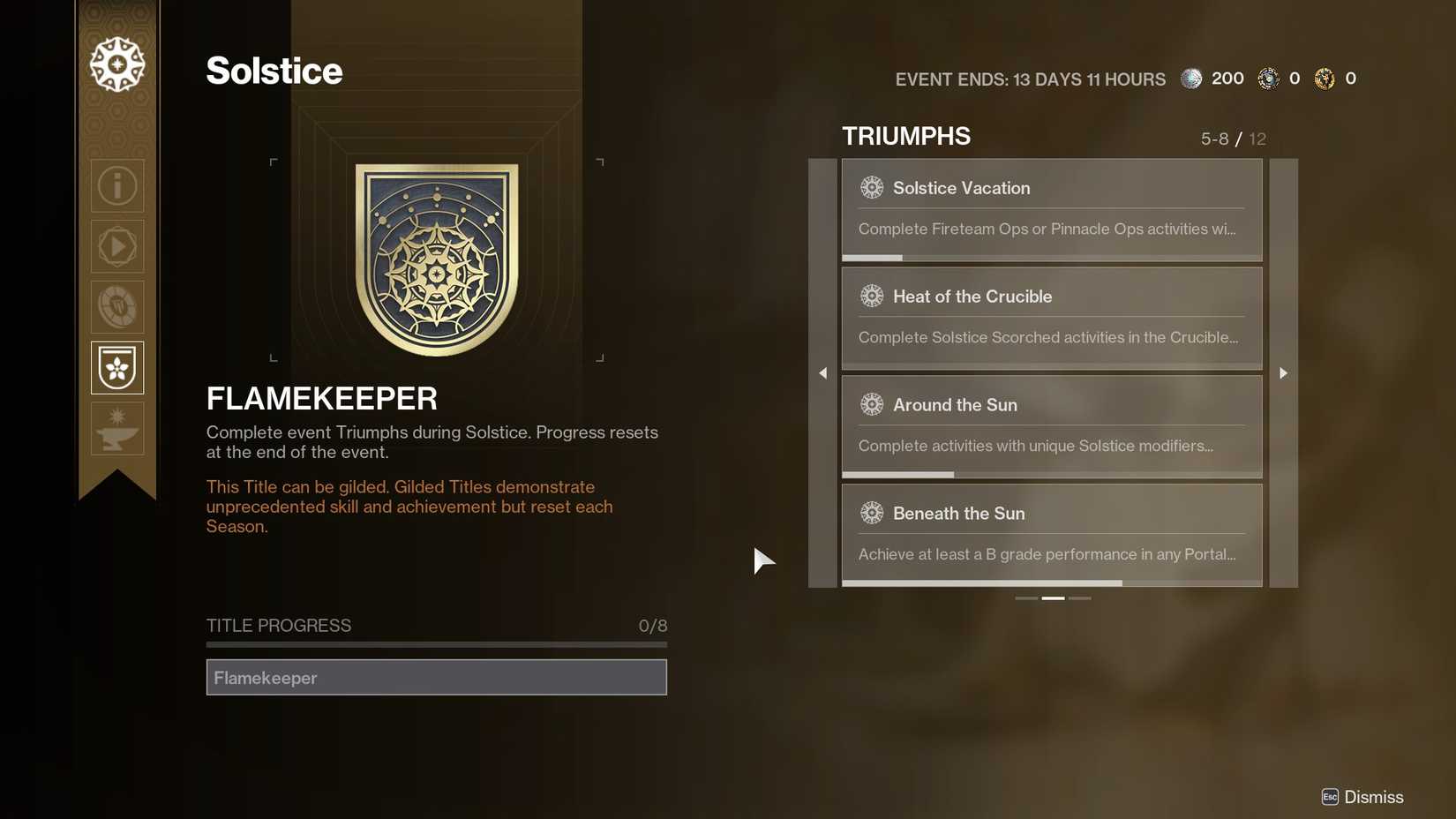Show the previous page of triumphs
Screen dimensions: 1456x819
pyautogui.click(x=822, y=372)
